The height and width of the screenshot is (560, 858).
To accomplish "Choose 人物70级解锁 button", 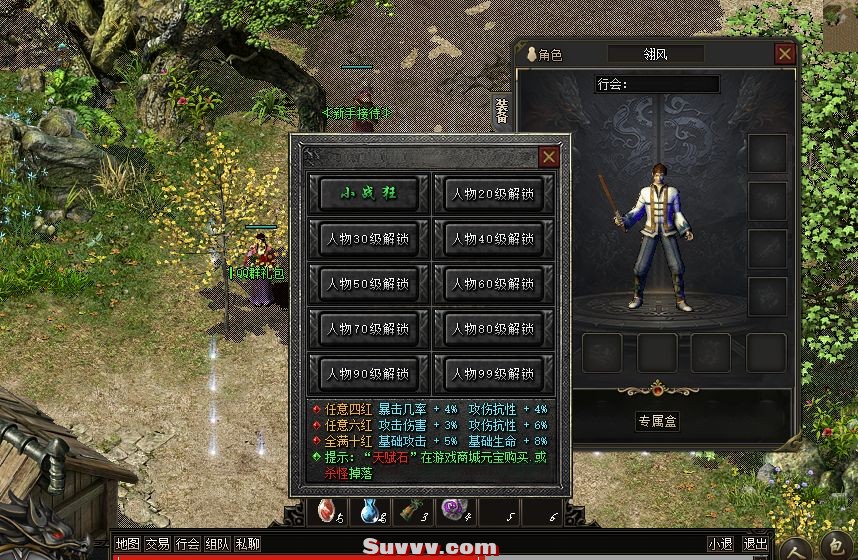I will (x=368, y=329).
